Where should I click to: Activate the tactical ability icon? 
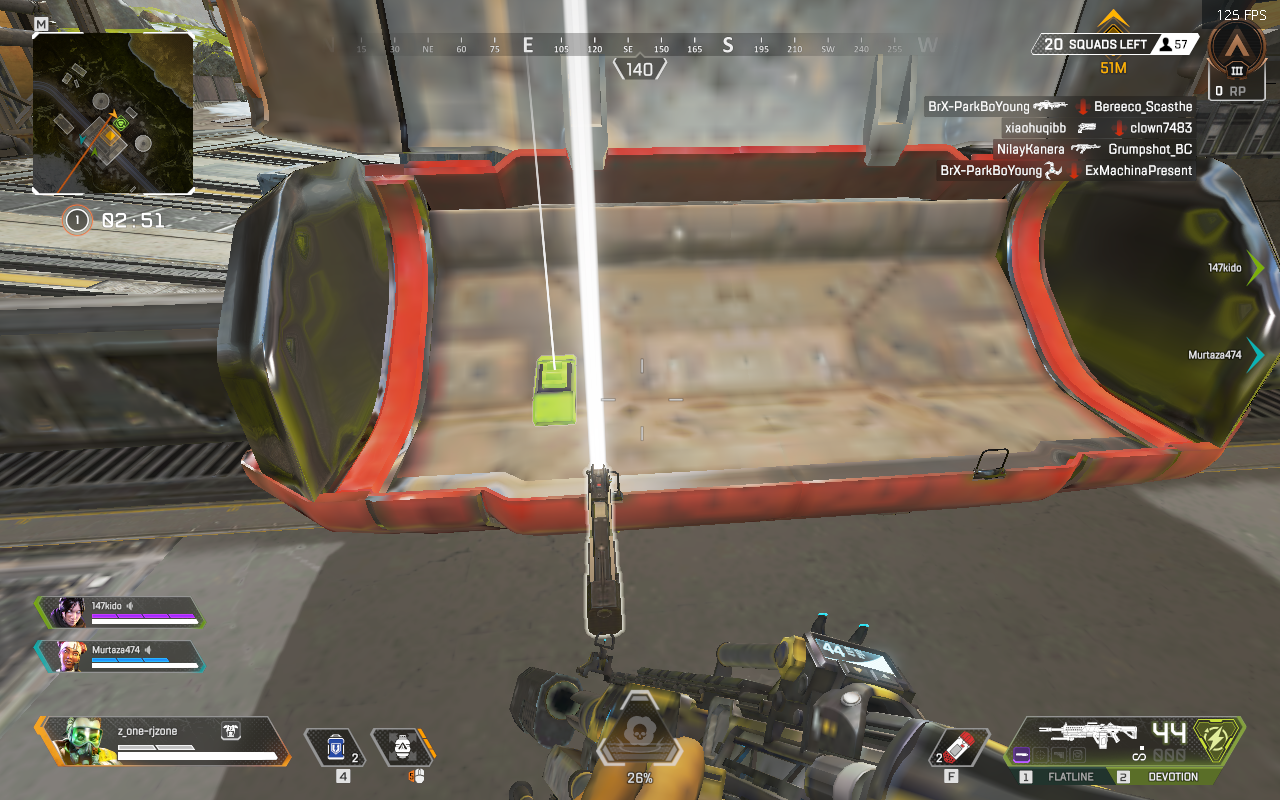pyautogui.click(x=402, y=747)
